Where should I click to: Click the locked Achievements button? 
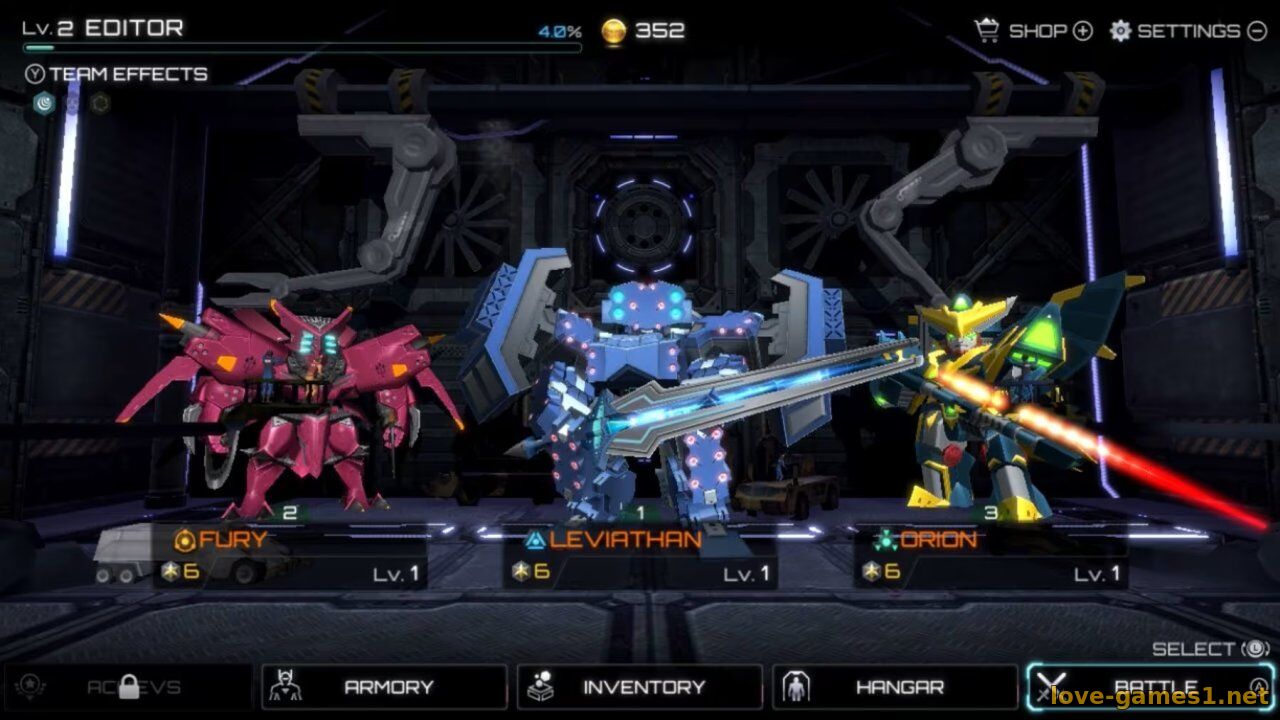[x=128, y=687]
